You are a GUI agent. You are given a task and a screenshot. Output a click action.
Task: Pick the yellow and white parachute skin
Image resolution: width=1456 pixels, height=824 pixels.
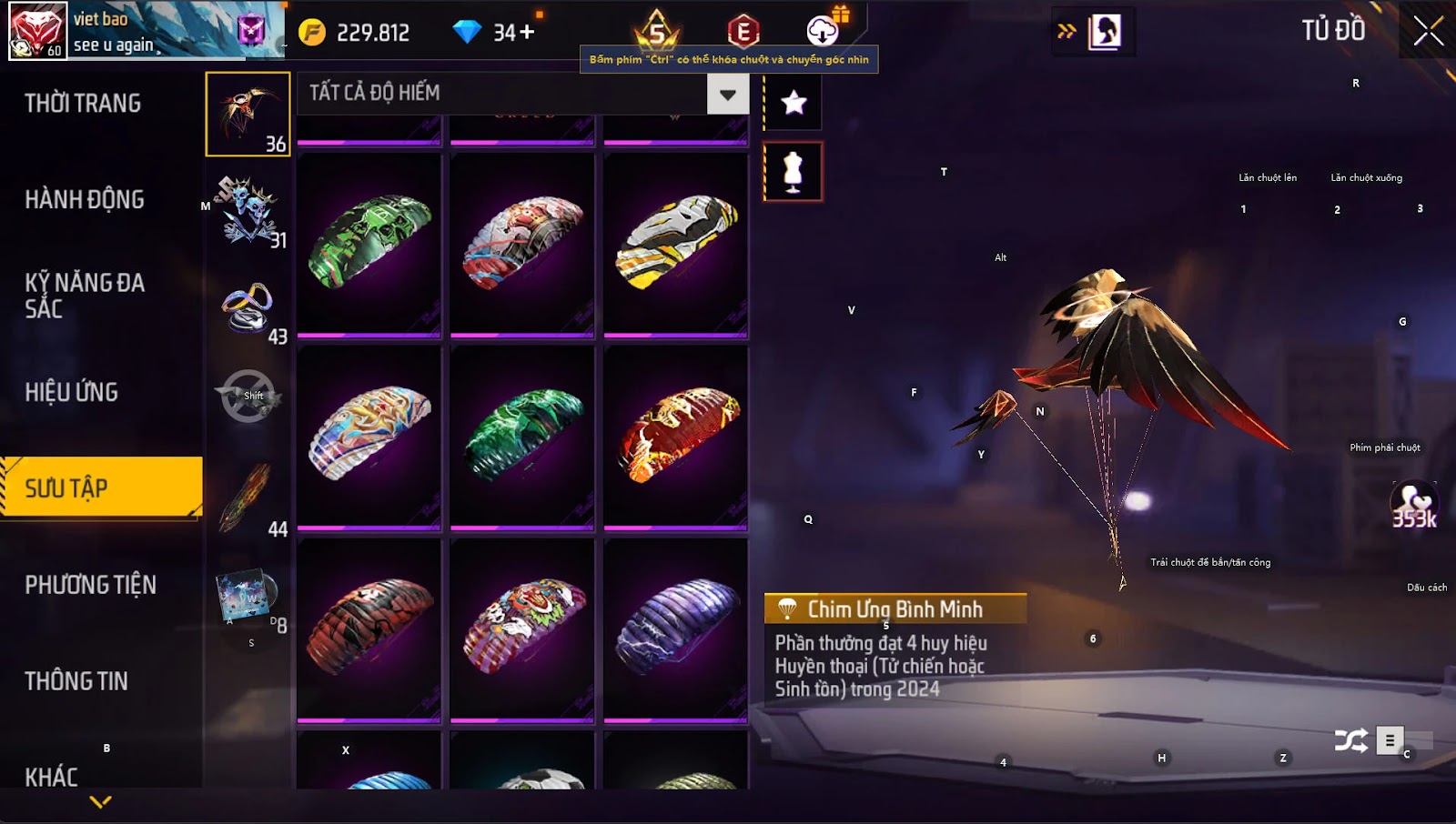[x=676, y=245]
